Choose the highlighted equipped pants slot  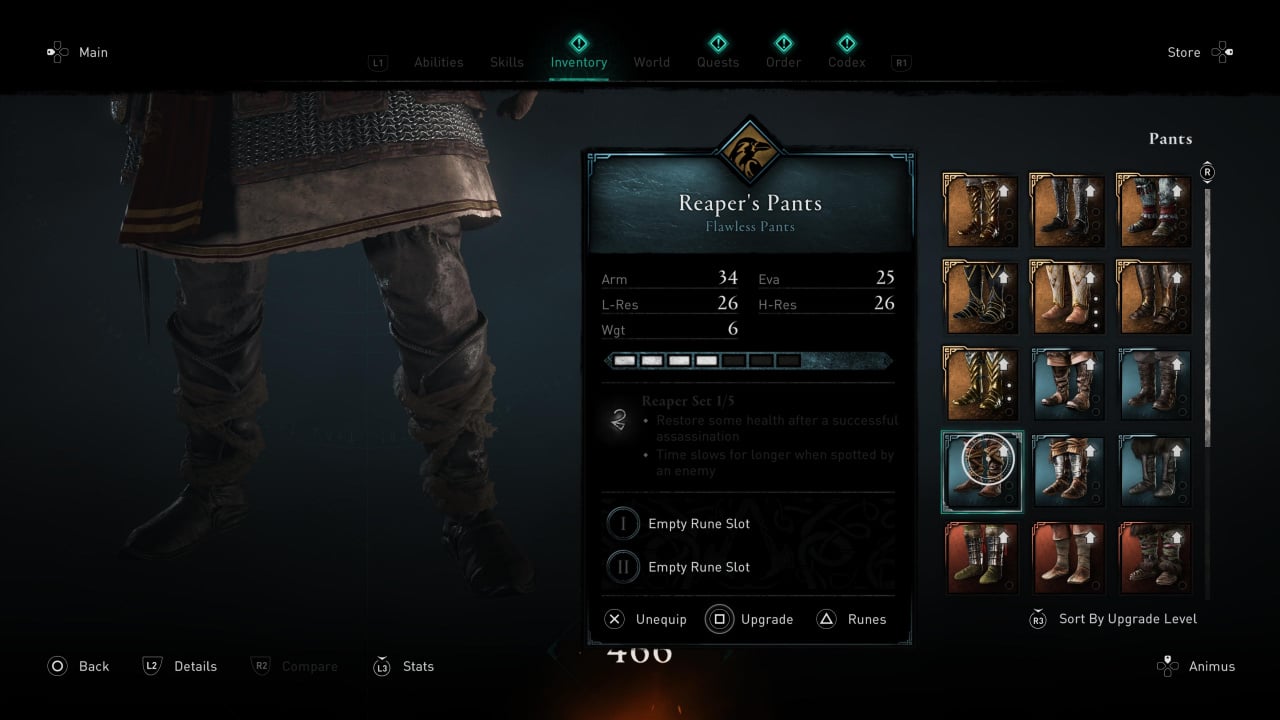(x=982, y=471)
